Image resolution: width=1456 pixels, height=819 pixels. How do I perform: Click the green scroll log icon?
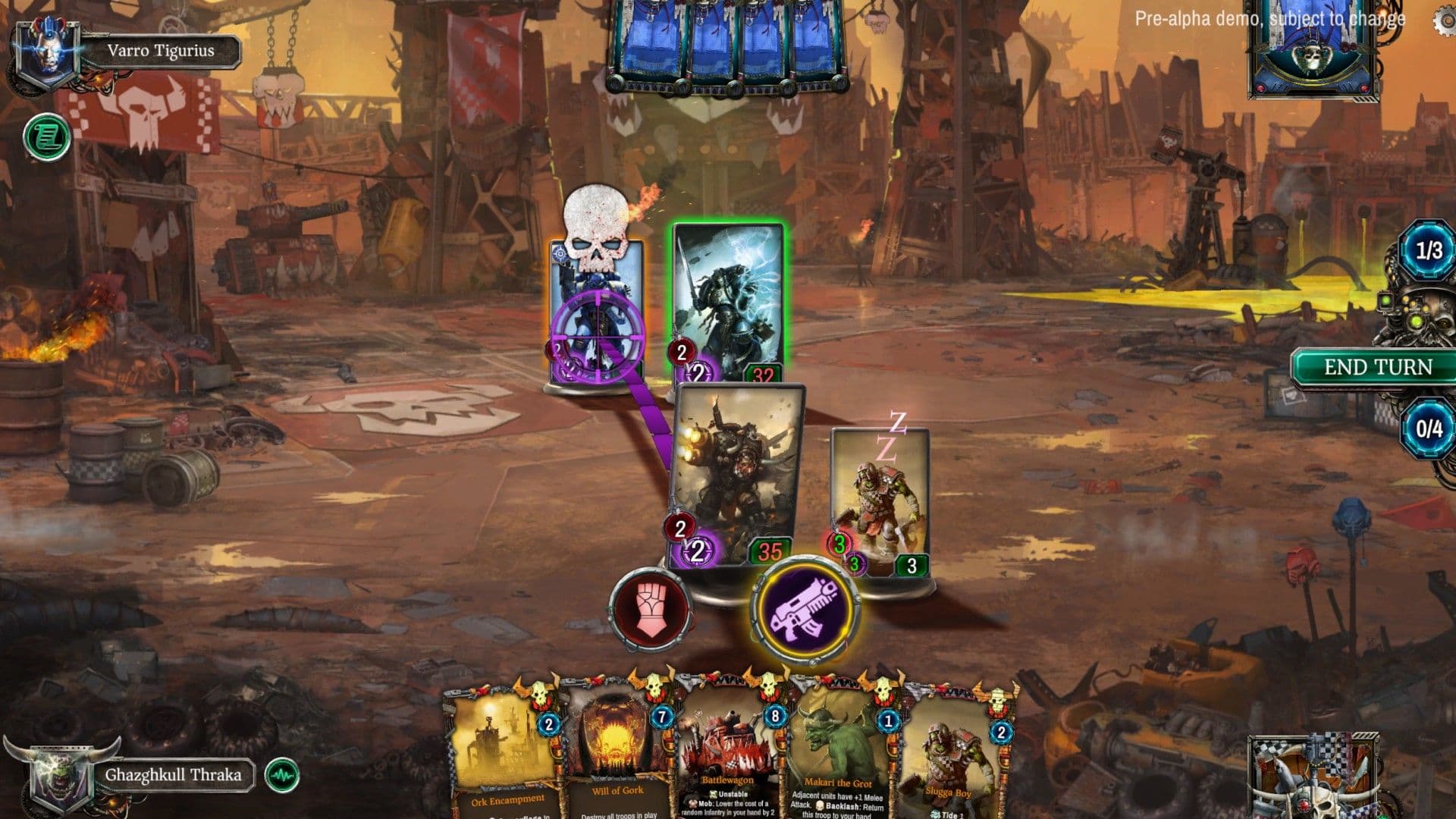(47, 137)
